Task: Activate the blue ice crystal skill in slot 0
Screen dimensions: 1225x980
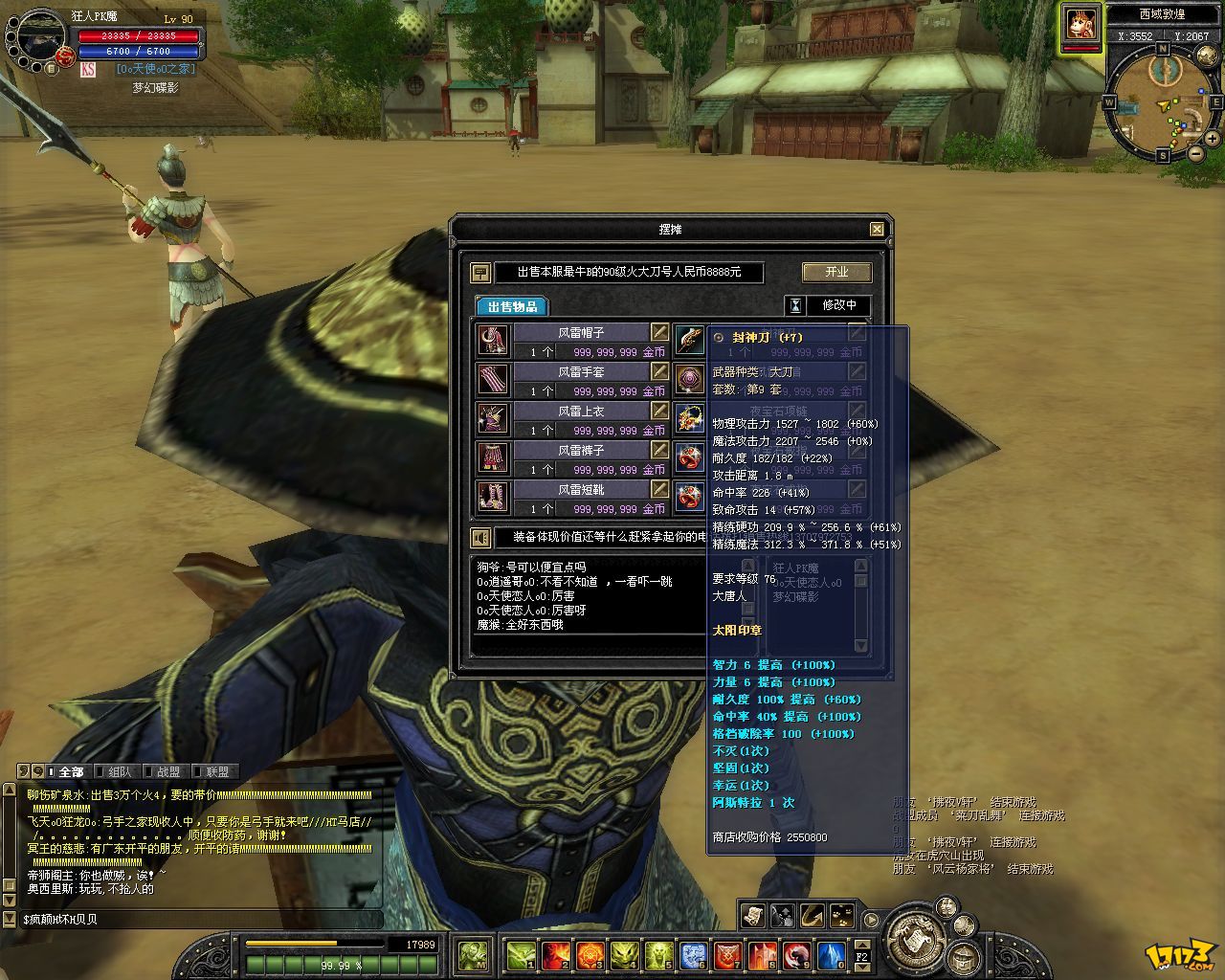Action: pos(831,954)
